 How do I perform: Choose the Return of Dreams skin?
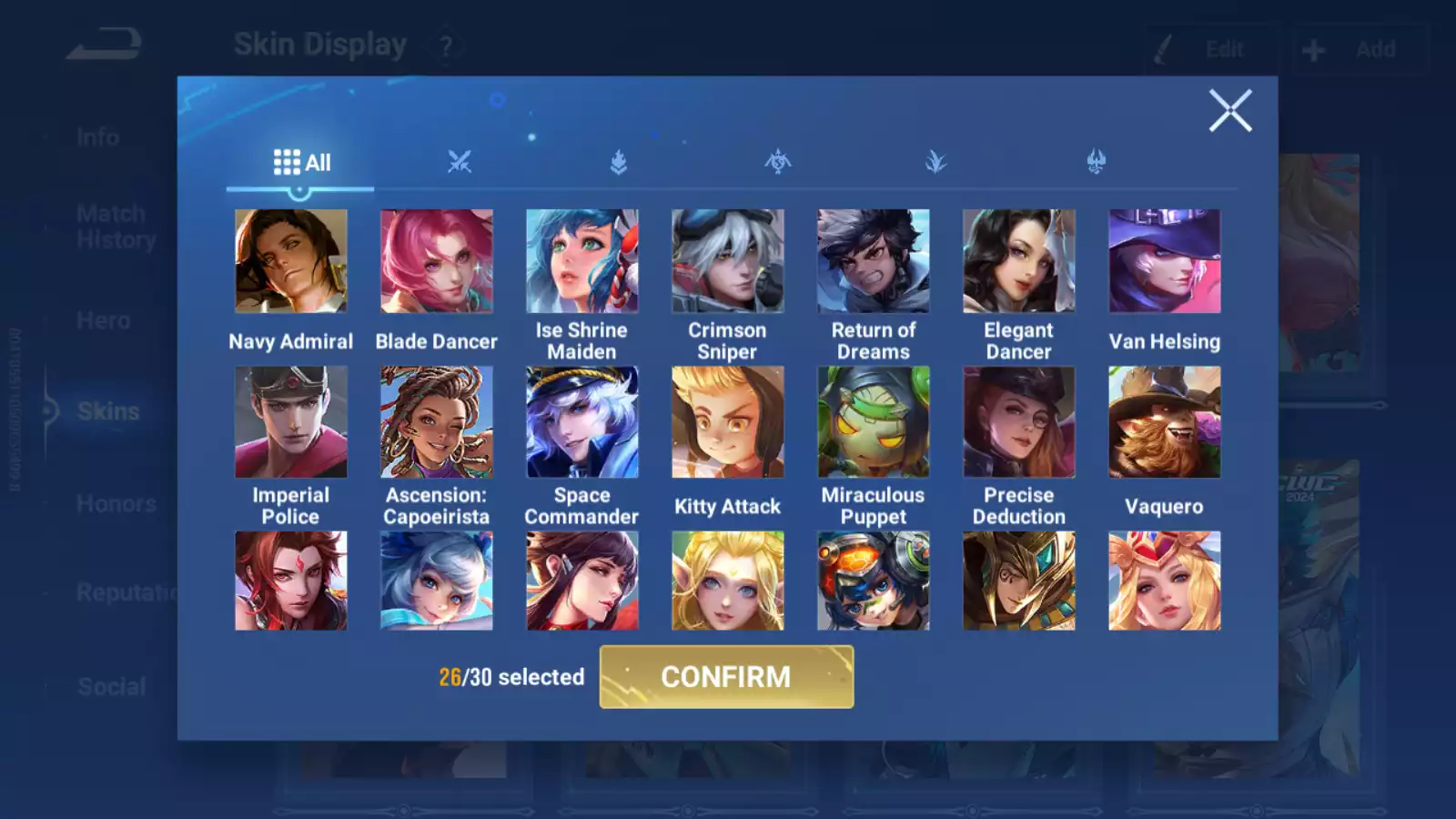point(874,261)
